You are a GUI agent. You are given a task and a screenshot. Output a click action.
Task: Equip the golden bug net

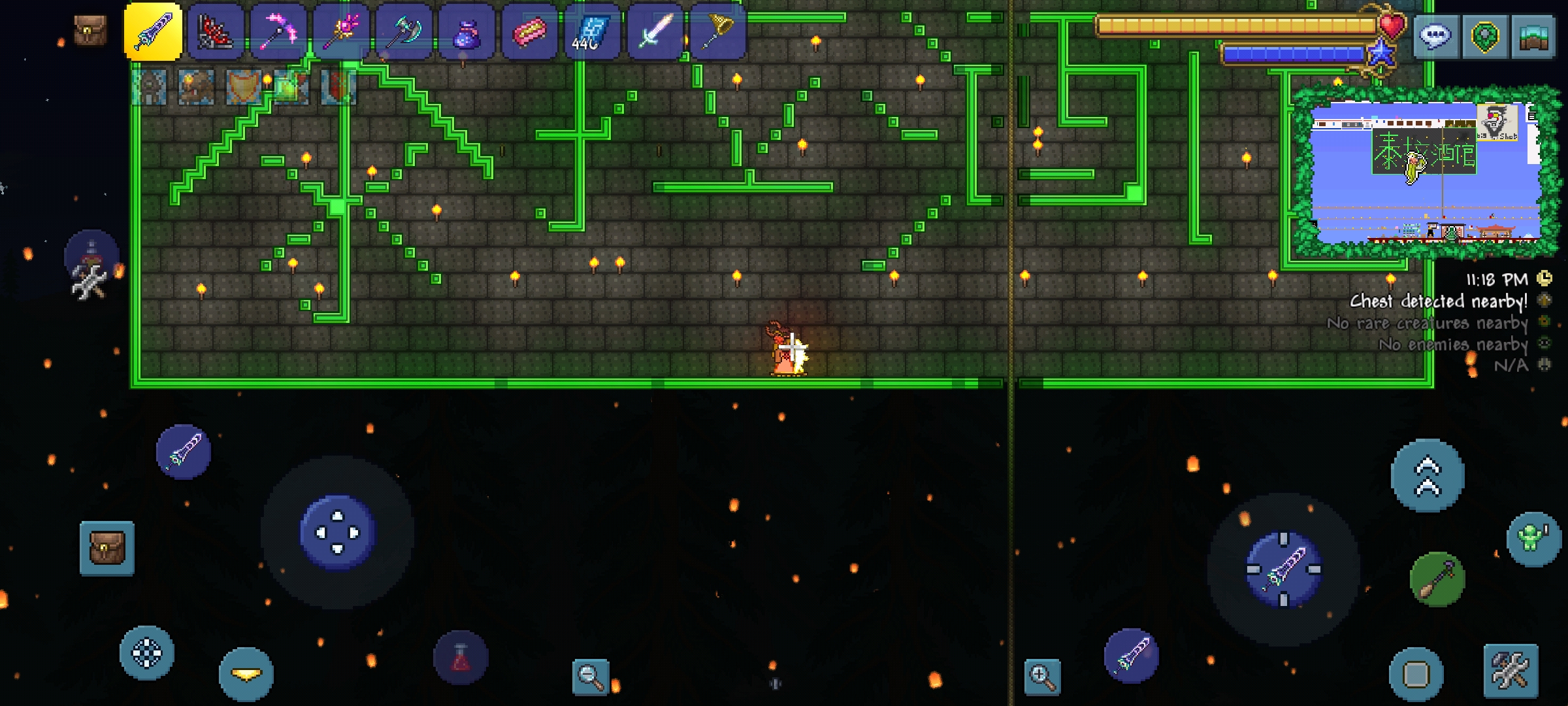tap(717, 31)
